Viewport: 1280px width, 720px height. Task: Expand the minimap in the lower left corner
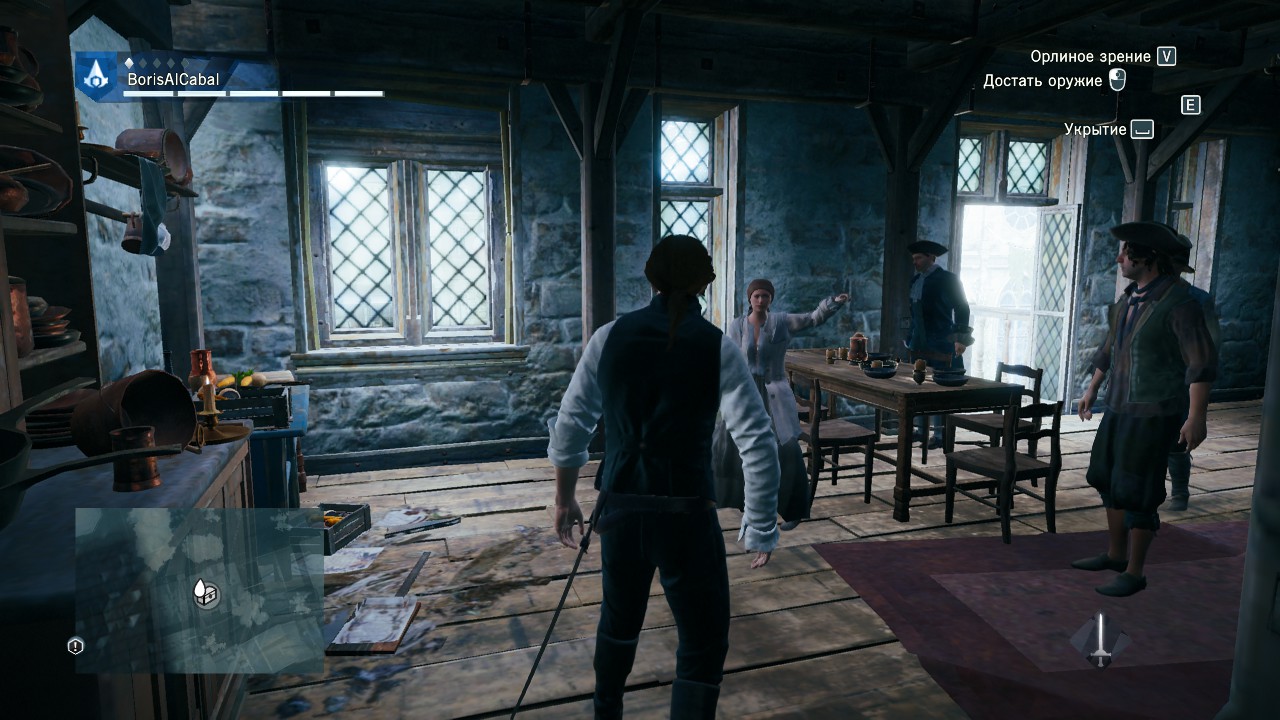pos(200,590)
